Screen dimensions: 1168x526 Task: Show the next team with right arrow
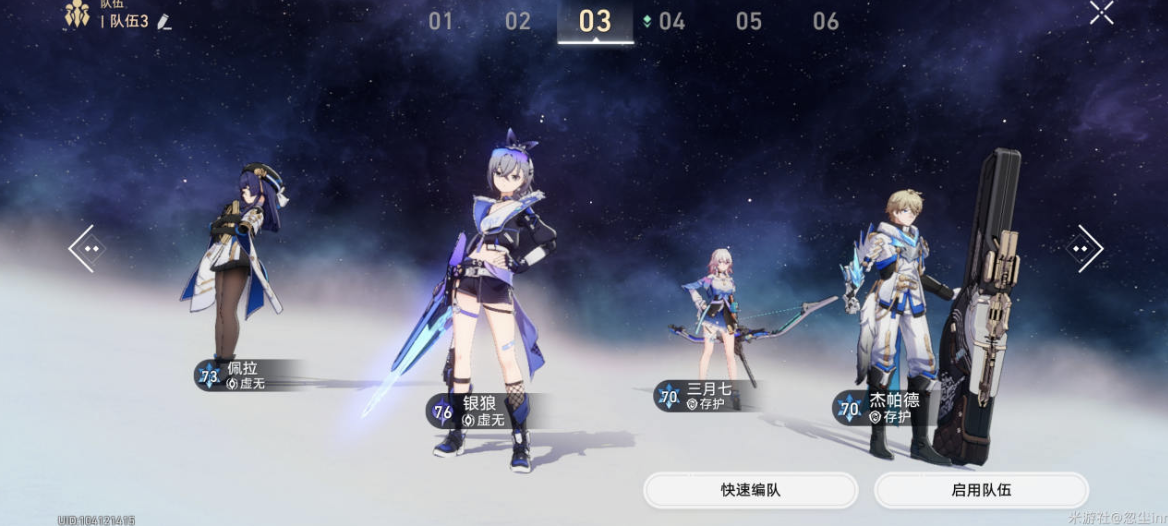pos(1084,248)
